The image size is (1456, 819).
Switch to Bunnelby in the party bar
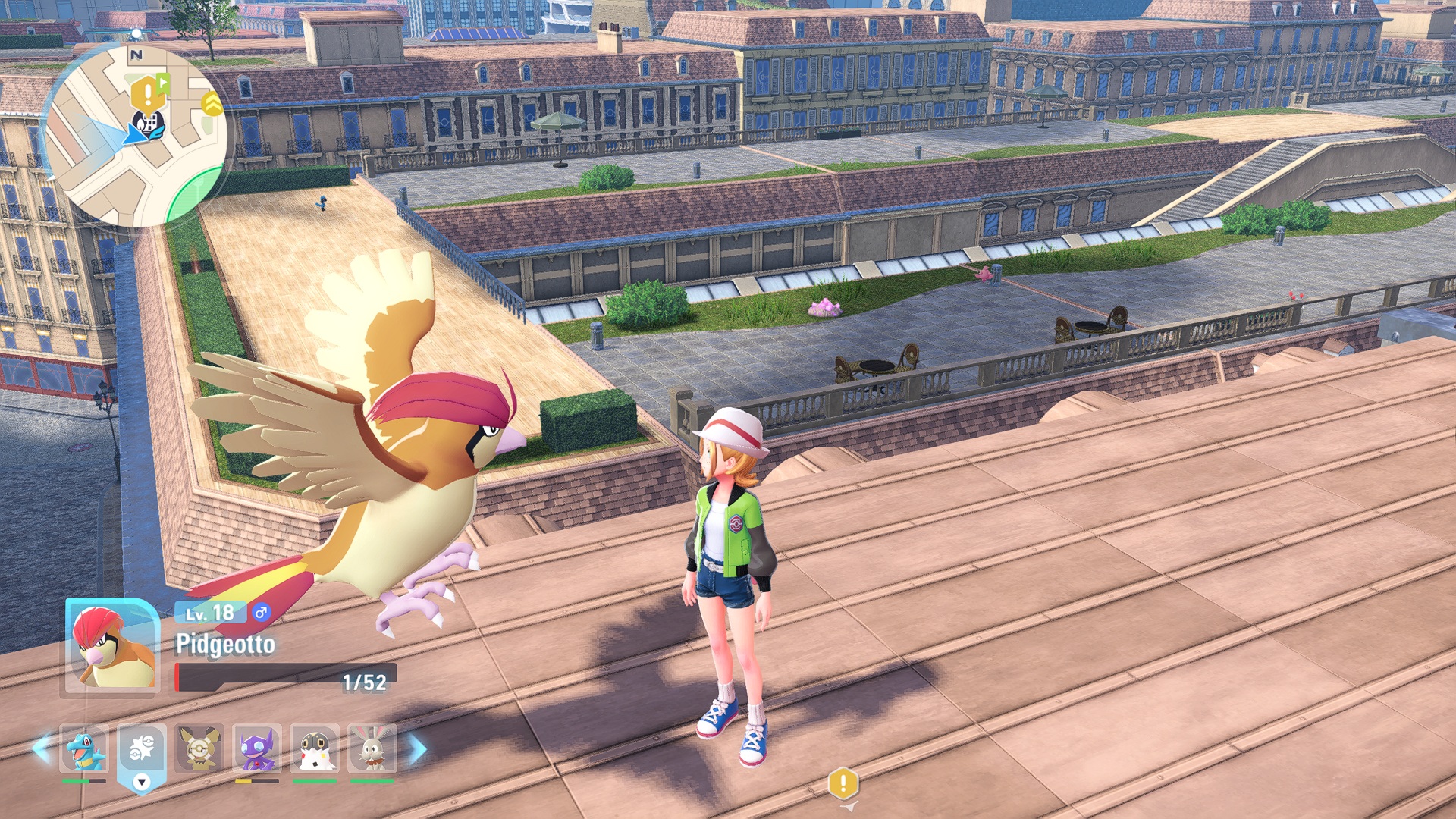point(372,748)
